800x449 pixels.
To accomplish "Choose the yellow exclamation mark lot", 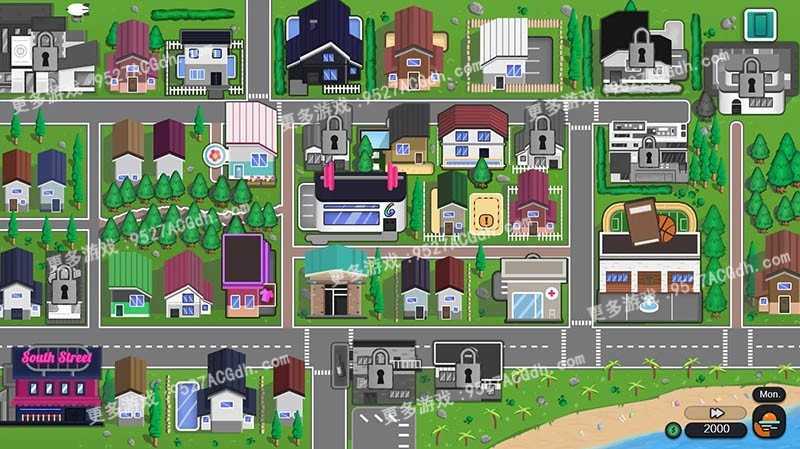I will click(x=486, y=213).
